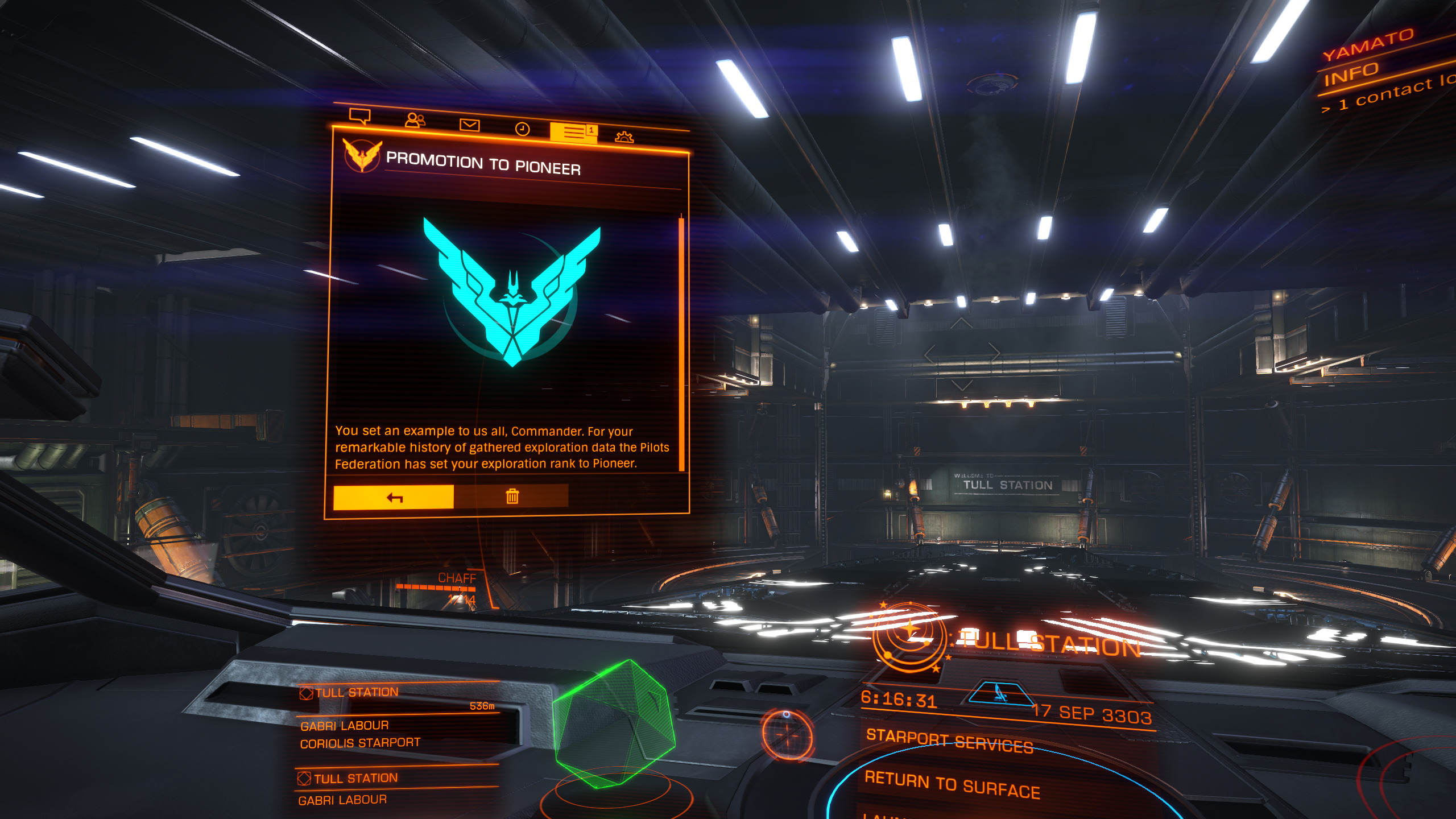Go back using the highlighted arrow button
This screenshot has height=819, width=1456.
point(394,498)
